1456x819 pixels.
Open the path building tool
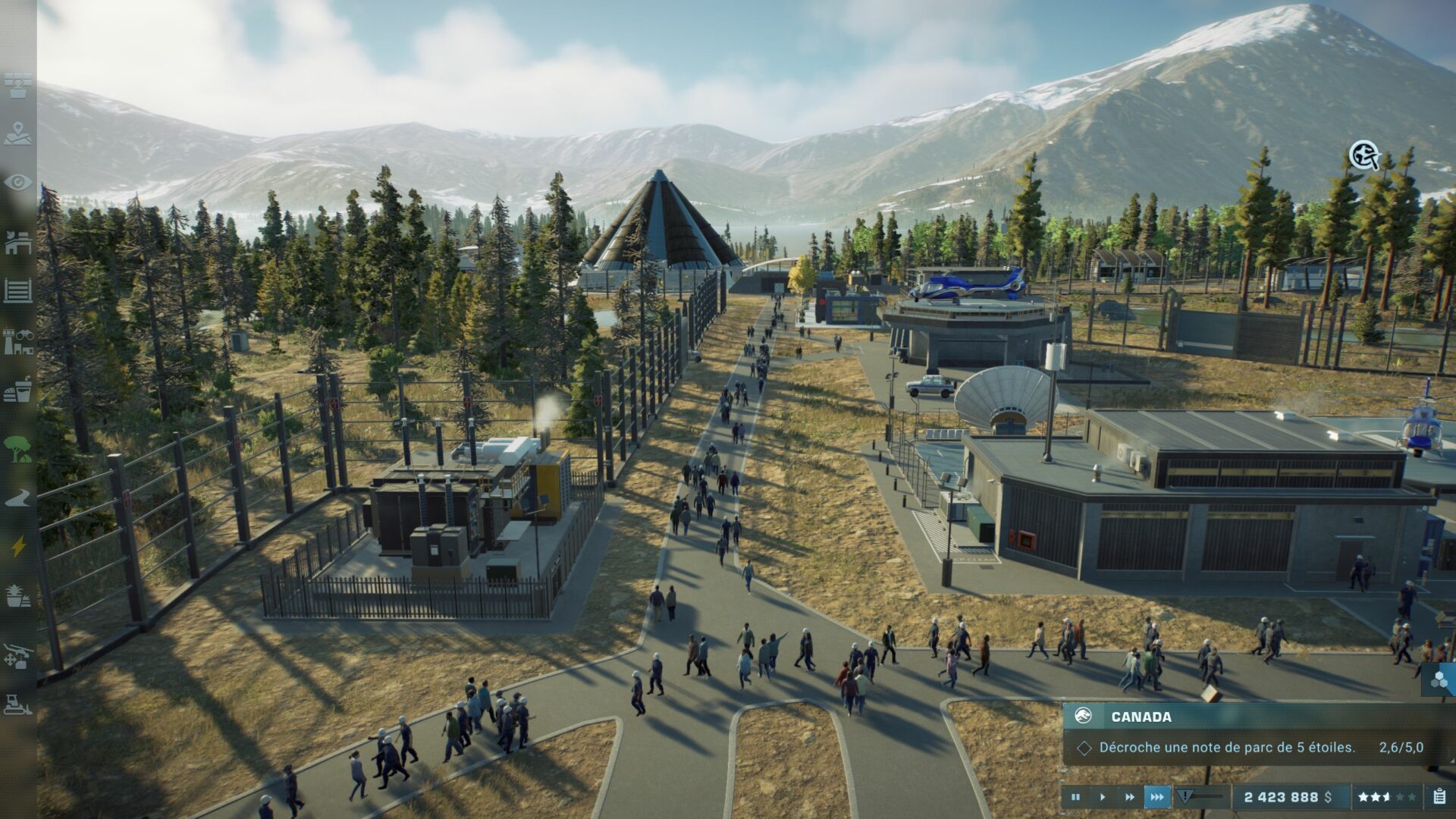pyautogui.click(x=18, y=498)
